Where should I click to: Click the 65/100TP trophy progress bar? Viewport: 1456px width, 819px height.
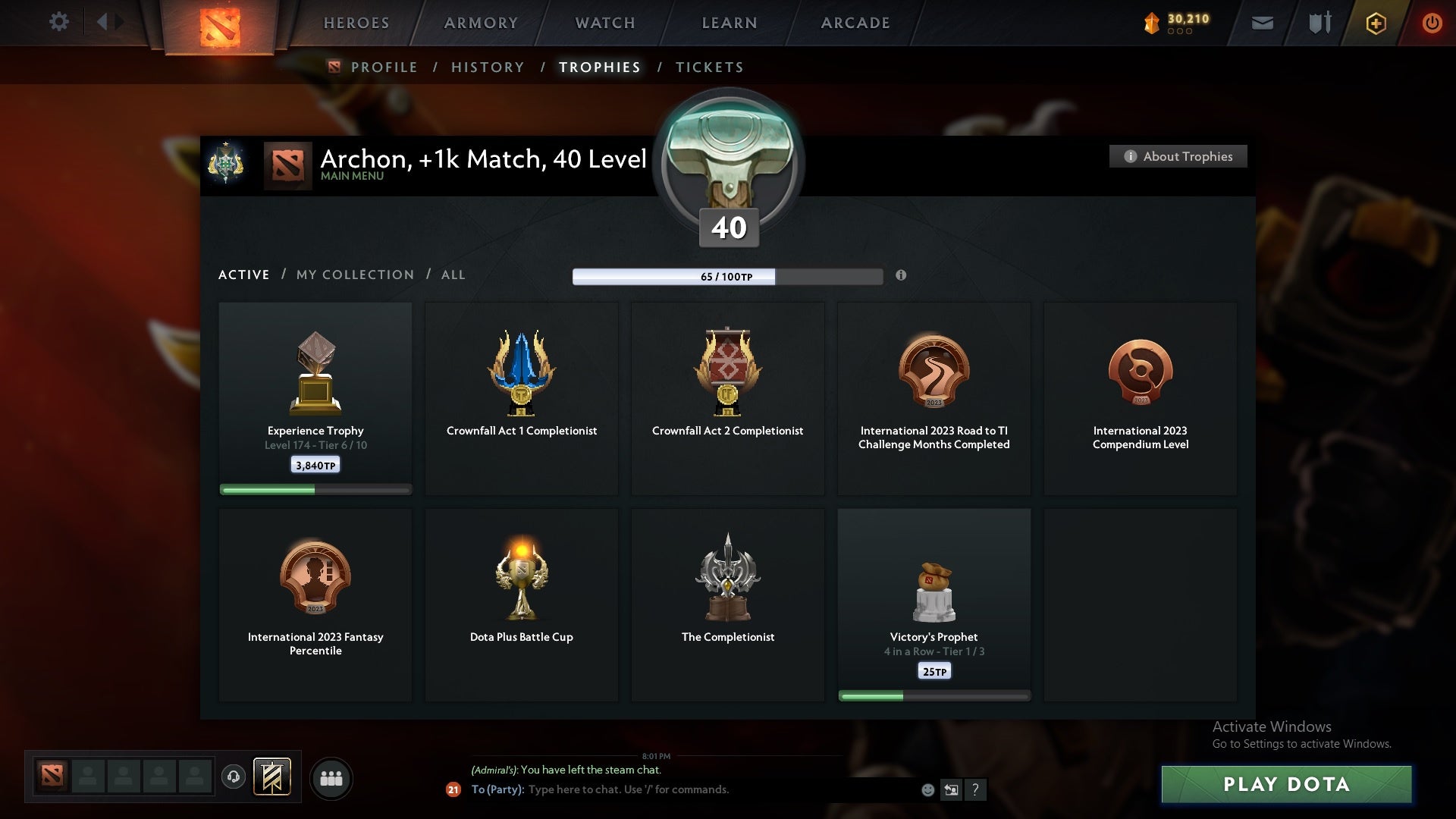[x=728, y=277]
